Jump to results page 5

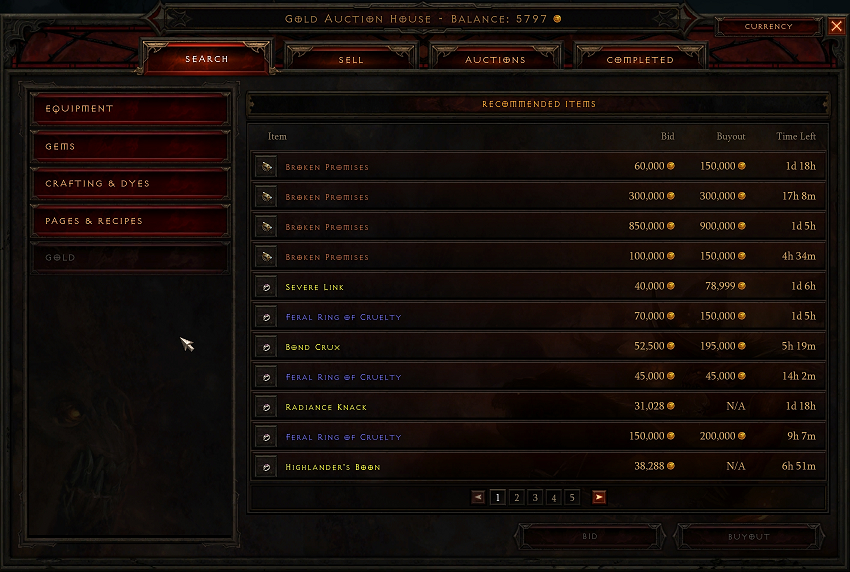572,497
